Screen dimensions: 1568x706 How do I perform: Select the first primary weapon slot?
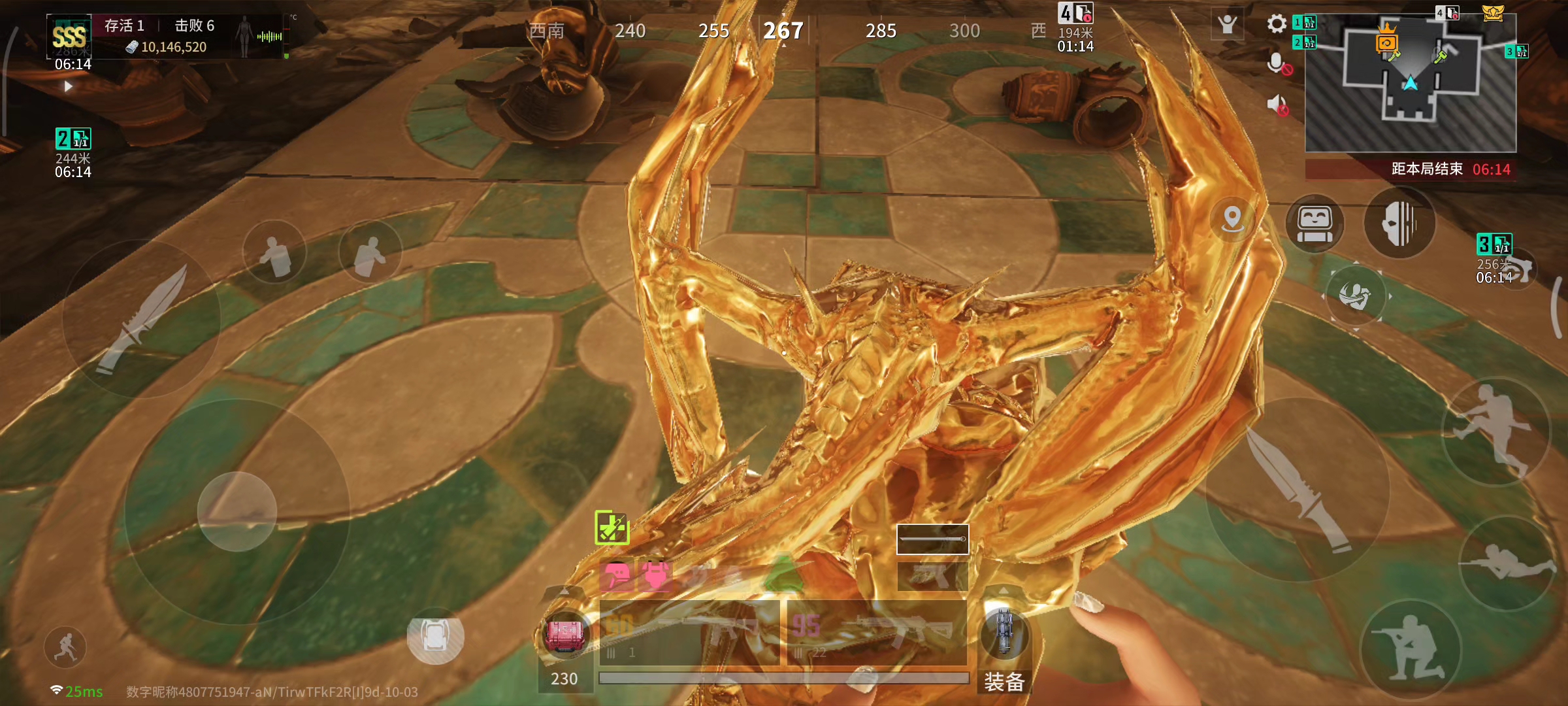pos(689,633)
